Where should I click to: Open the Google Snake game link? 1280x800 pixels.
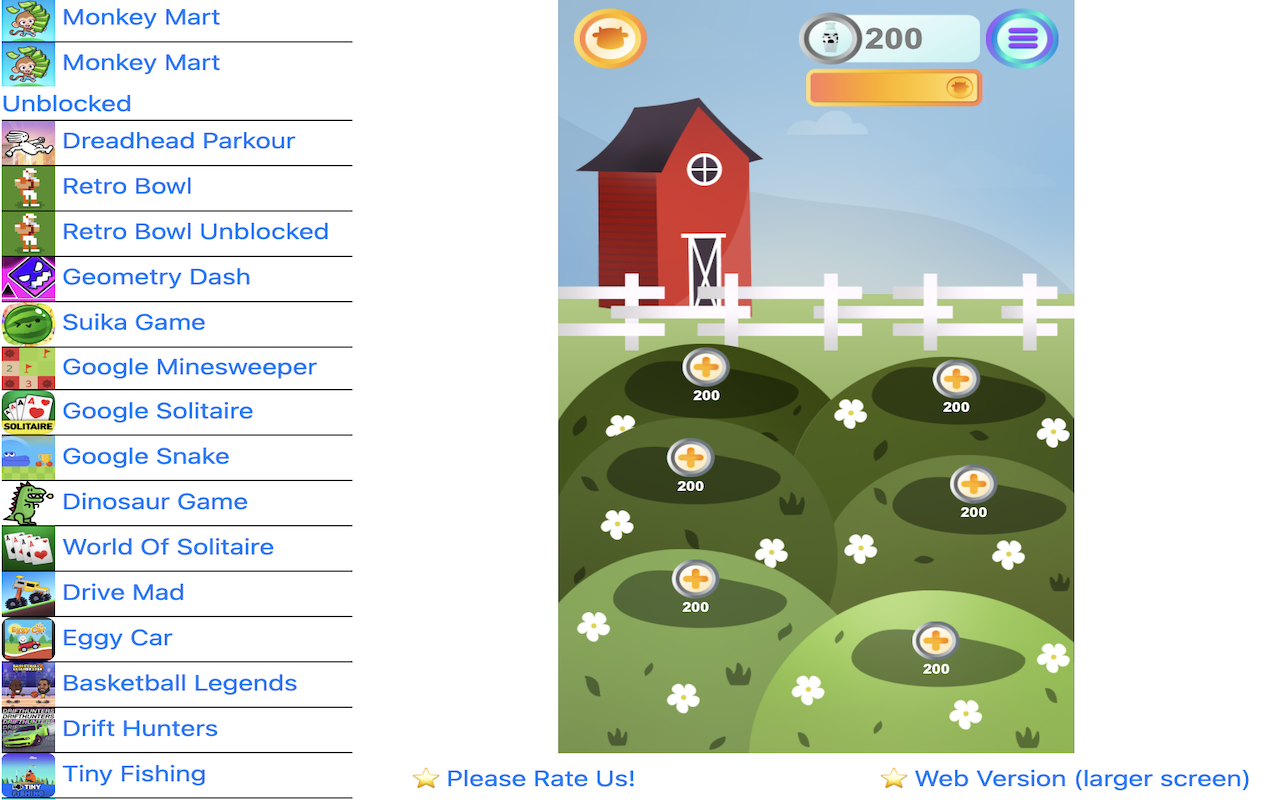[x=145, y=456]
